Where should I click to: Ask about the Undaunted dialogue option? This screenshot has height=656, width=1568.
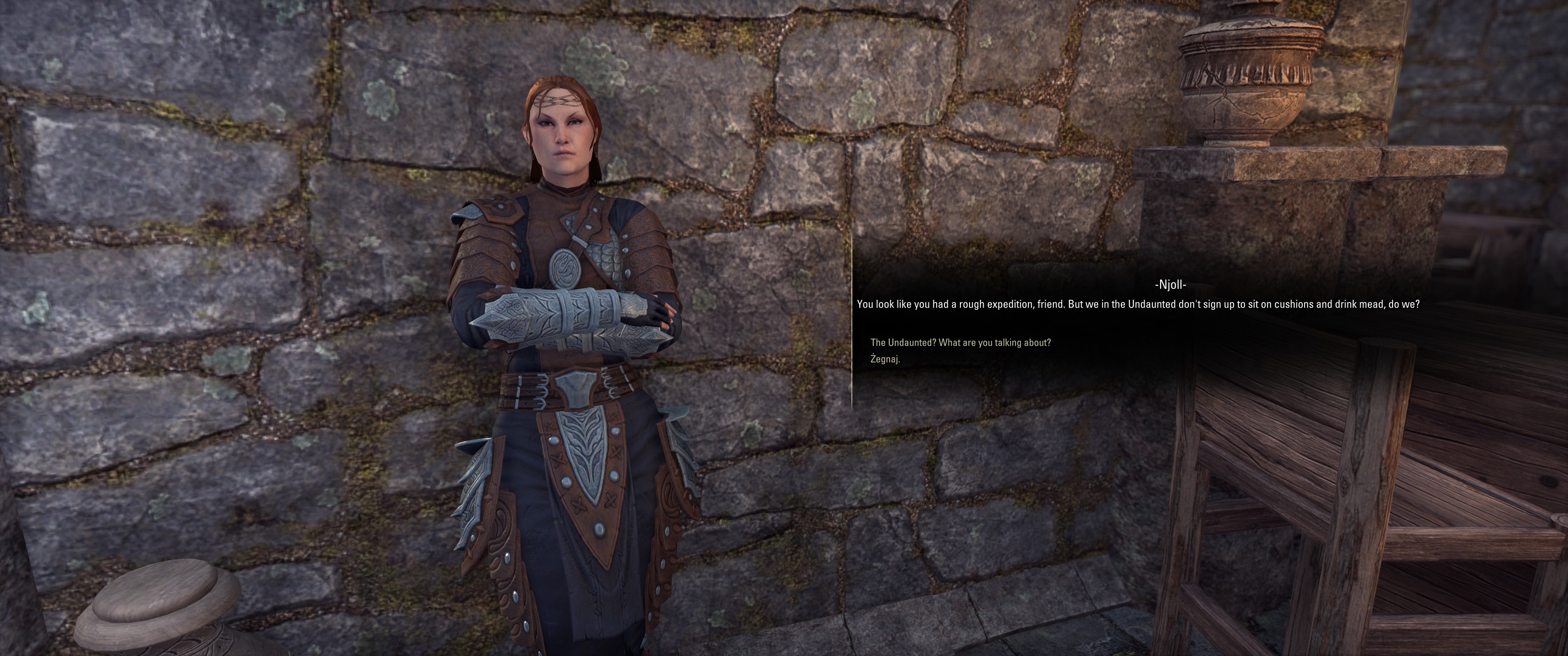(x=960, y=343)
